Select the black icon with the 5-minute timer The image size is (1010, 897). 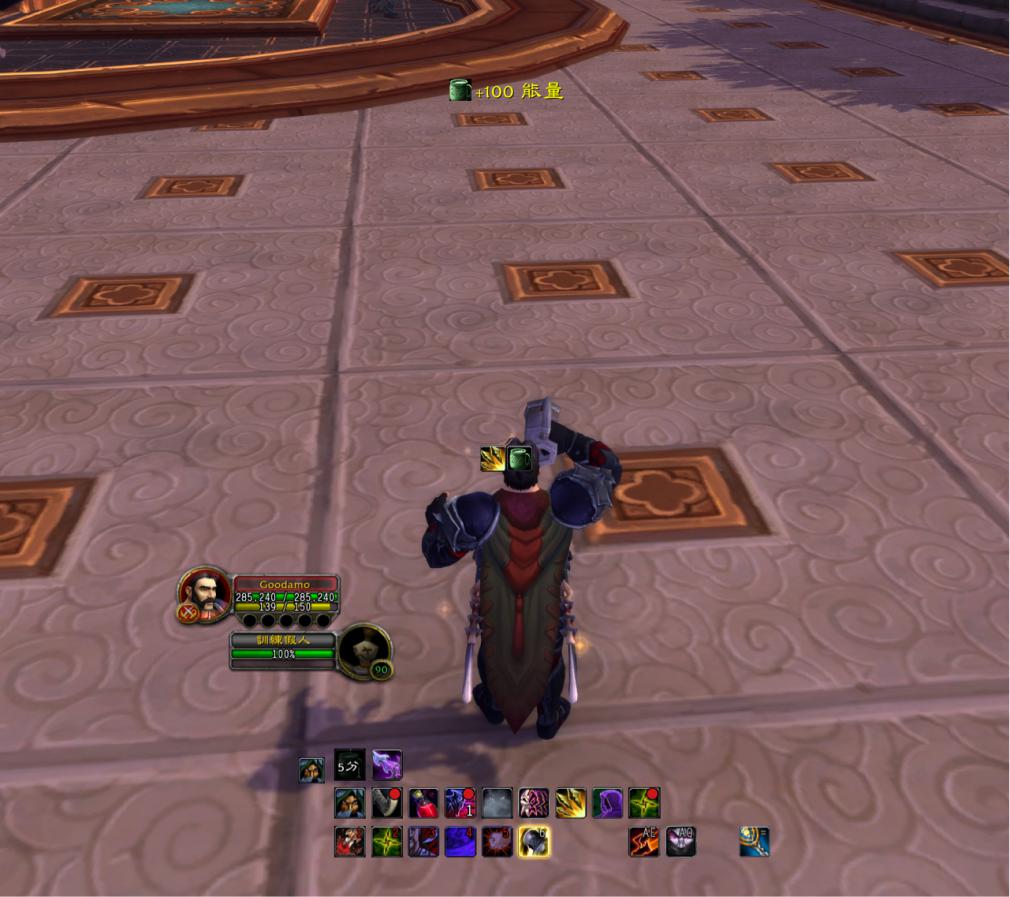coord(349,765)
